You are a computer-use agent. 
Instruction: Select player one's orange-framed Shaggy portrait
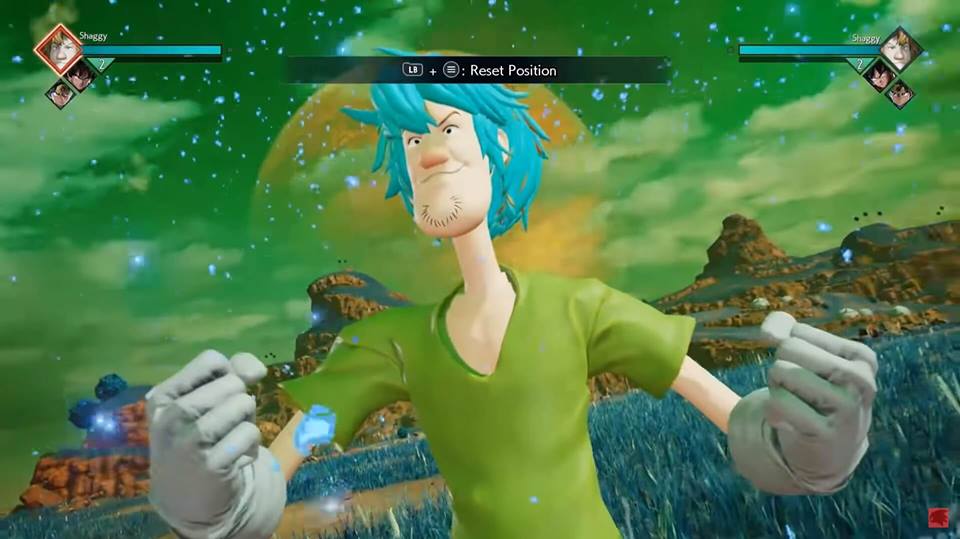click(58, 49)
